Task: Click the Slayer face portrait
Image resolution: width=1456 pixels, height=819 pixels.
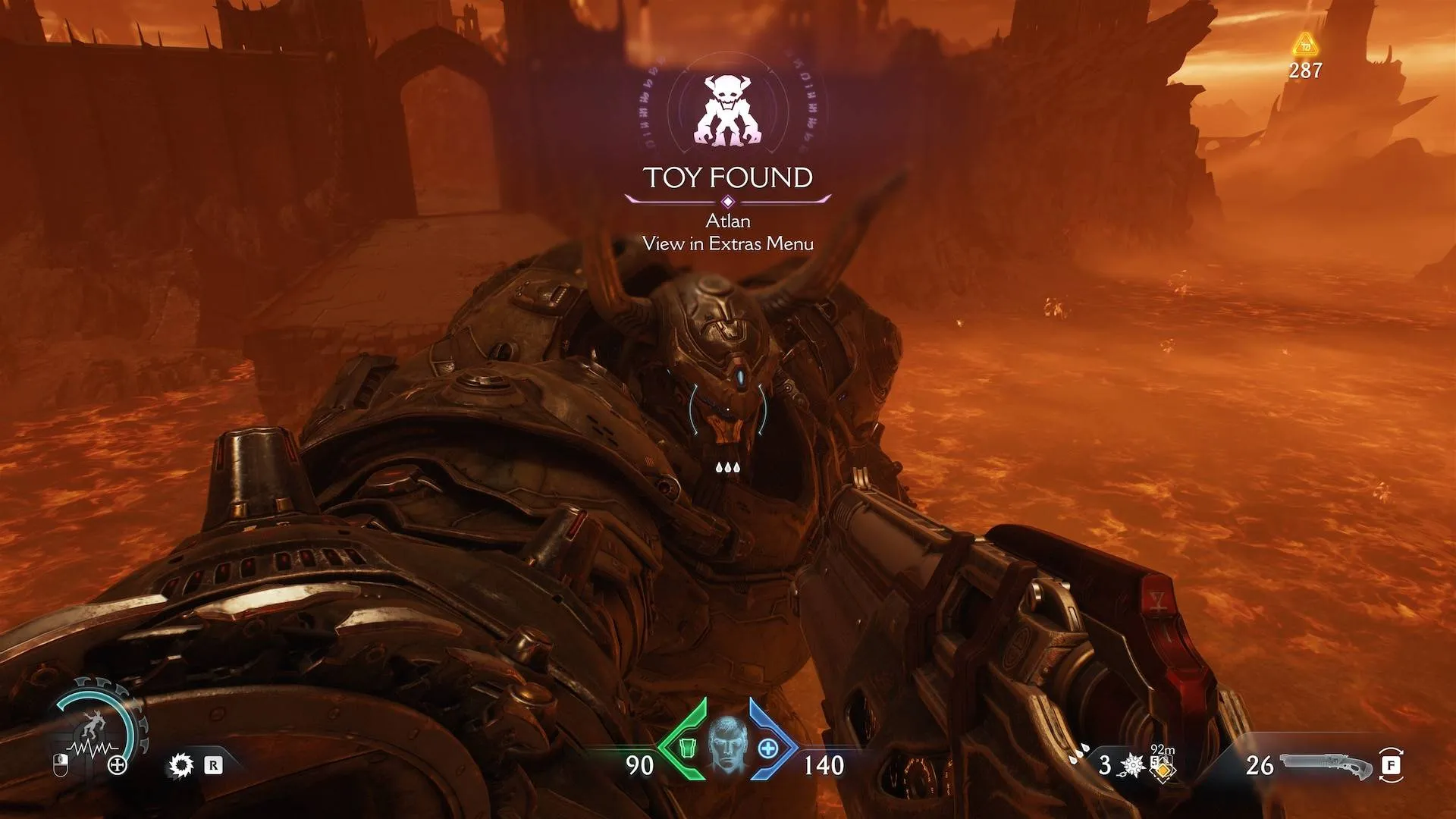Action: click(x=727, y=748)
